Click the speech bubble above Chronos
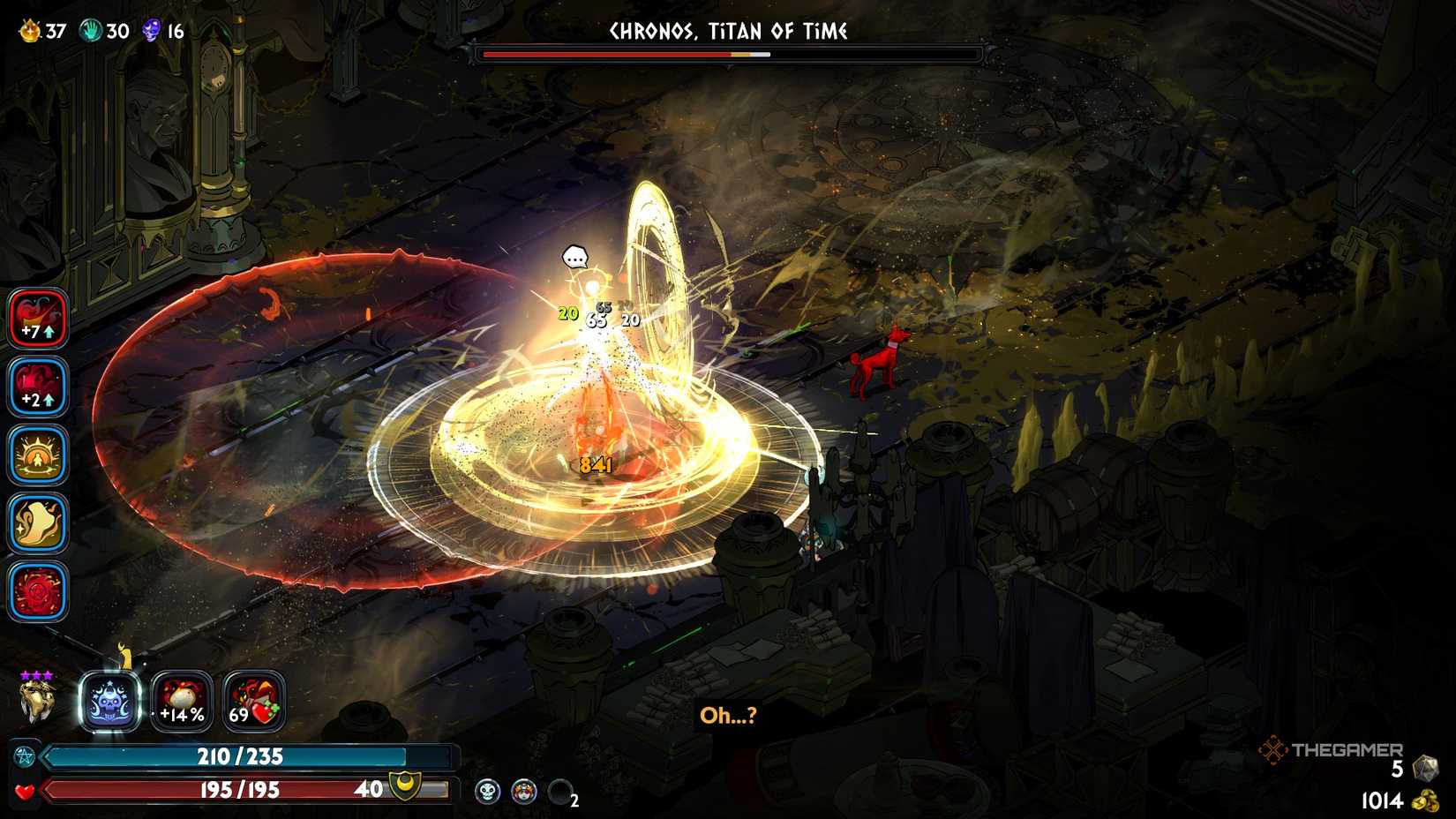The width and height of the screenshot is (1456, 819). [577, 258]
